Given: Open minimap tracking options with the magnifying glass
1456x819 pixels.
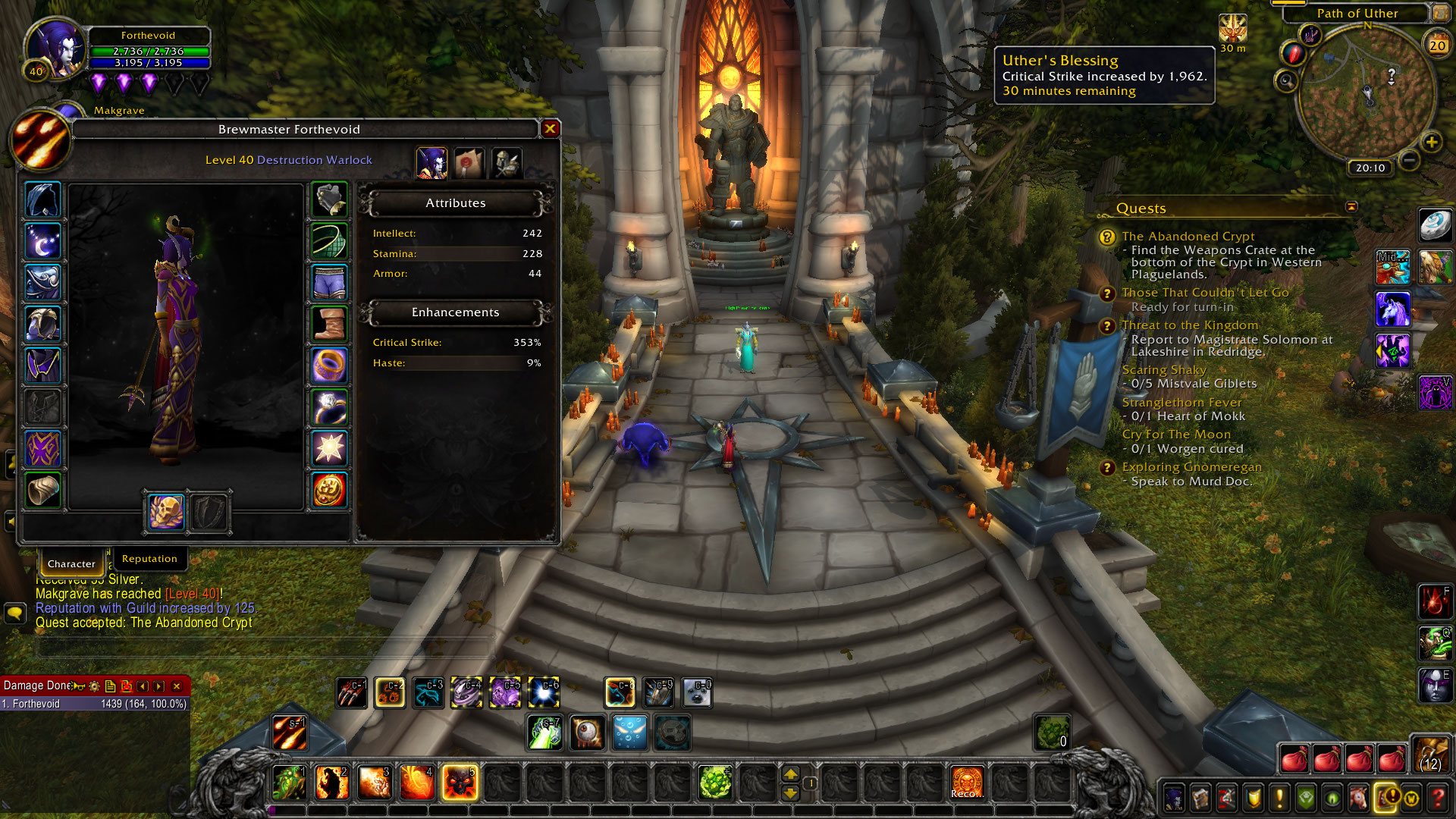Looking at the screenshot, I should click(x=1288, y=79).
